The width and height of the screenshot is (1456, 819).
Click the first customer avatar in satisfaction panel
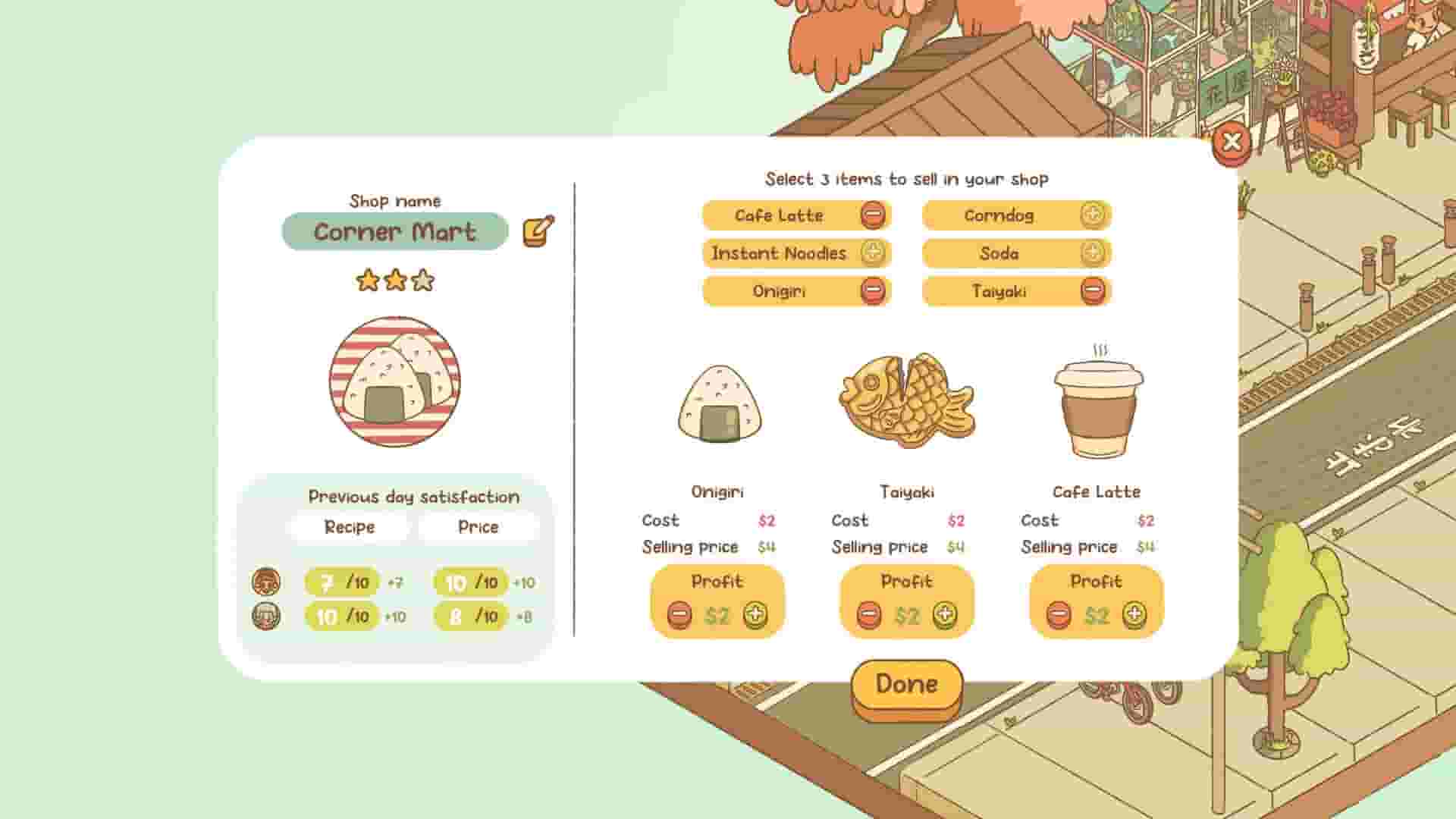click(x=267, y=582)
